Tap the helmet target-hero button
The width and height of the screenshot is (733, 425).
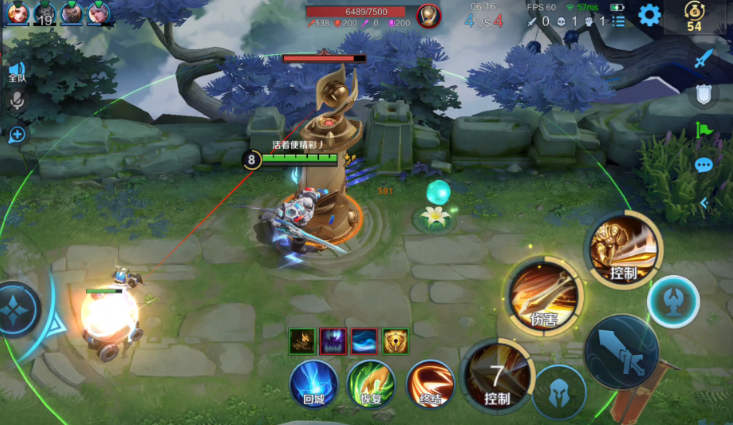coord(558,390)
